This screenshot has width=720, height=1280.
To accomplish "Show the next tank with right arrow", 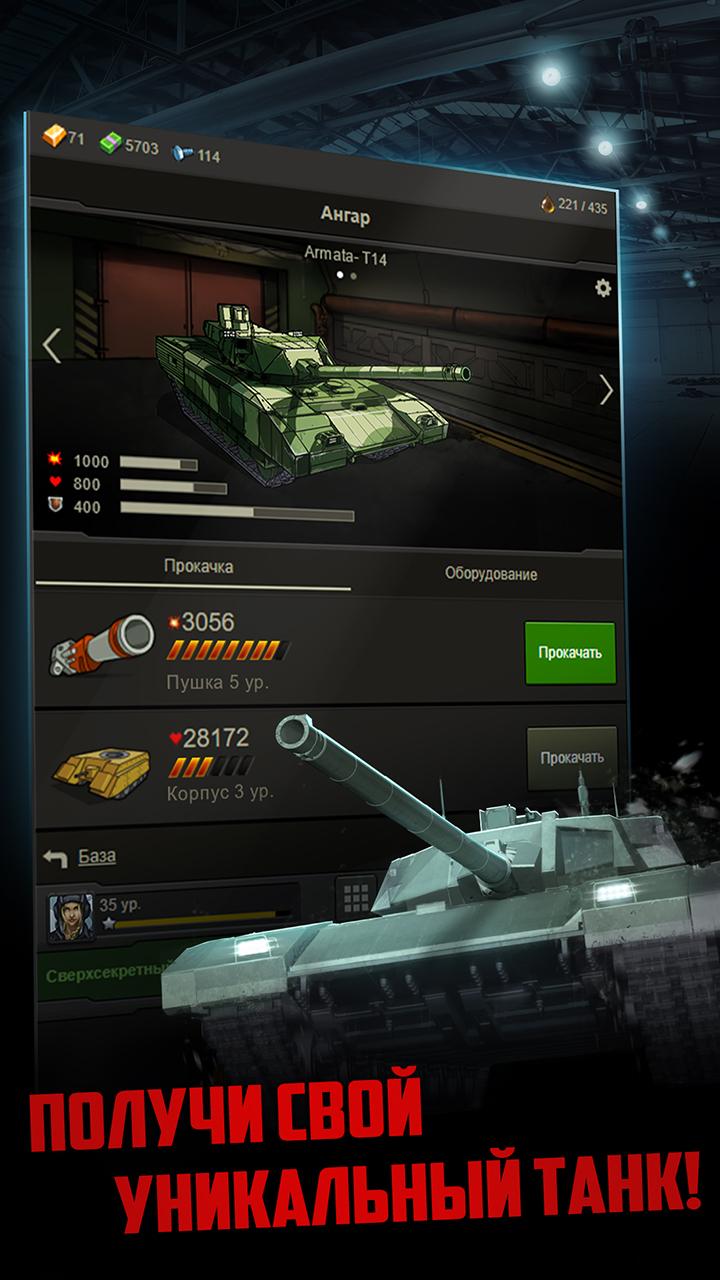I will 606,390.
